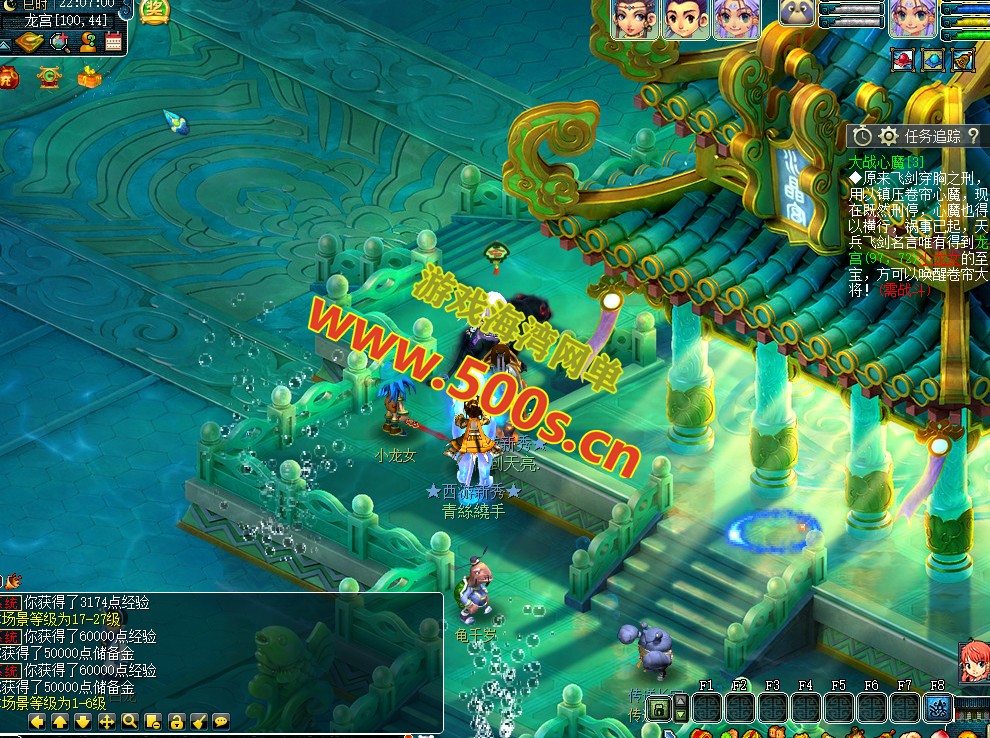Claim the green 奖 reward badge
Viewport: 990px width, 738px height.
(x=154, y=12)
